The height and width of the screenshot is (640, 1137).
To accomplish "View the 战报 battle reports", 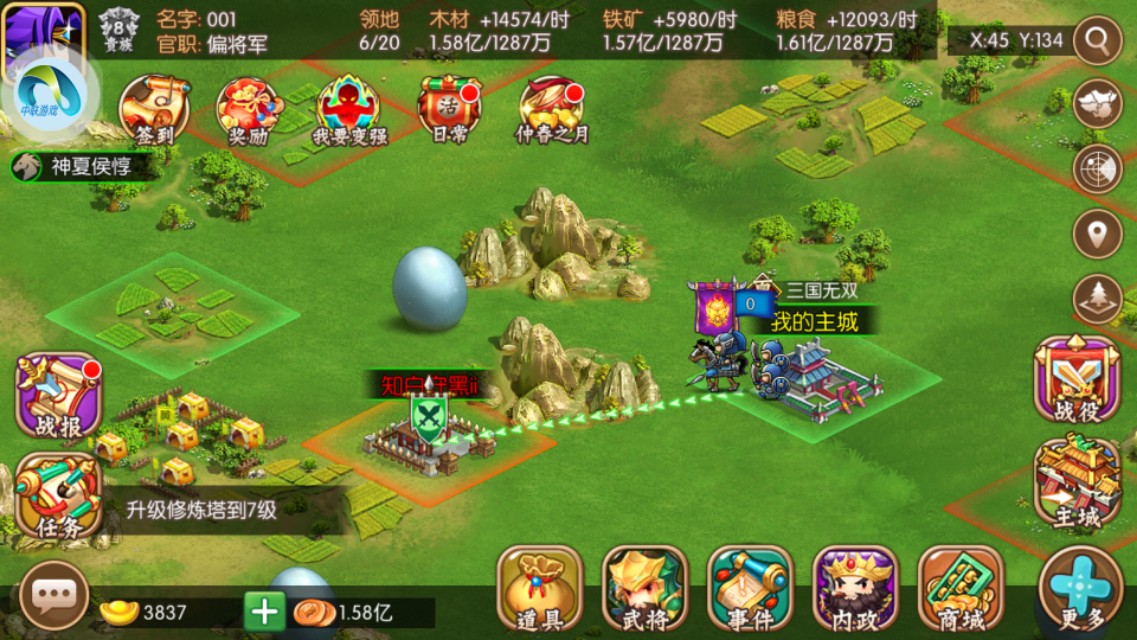I will [x=59, y=395].
